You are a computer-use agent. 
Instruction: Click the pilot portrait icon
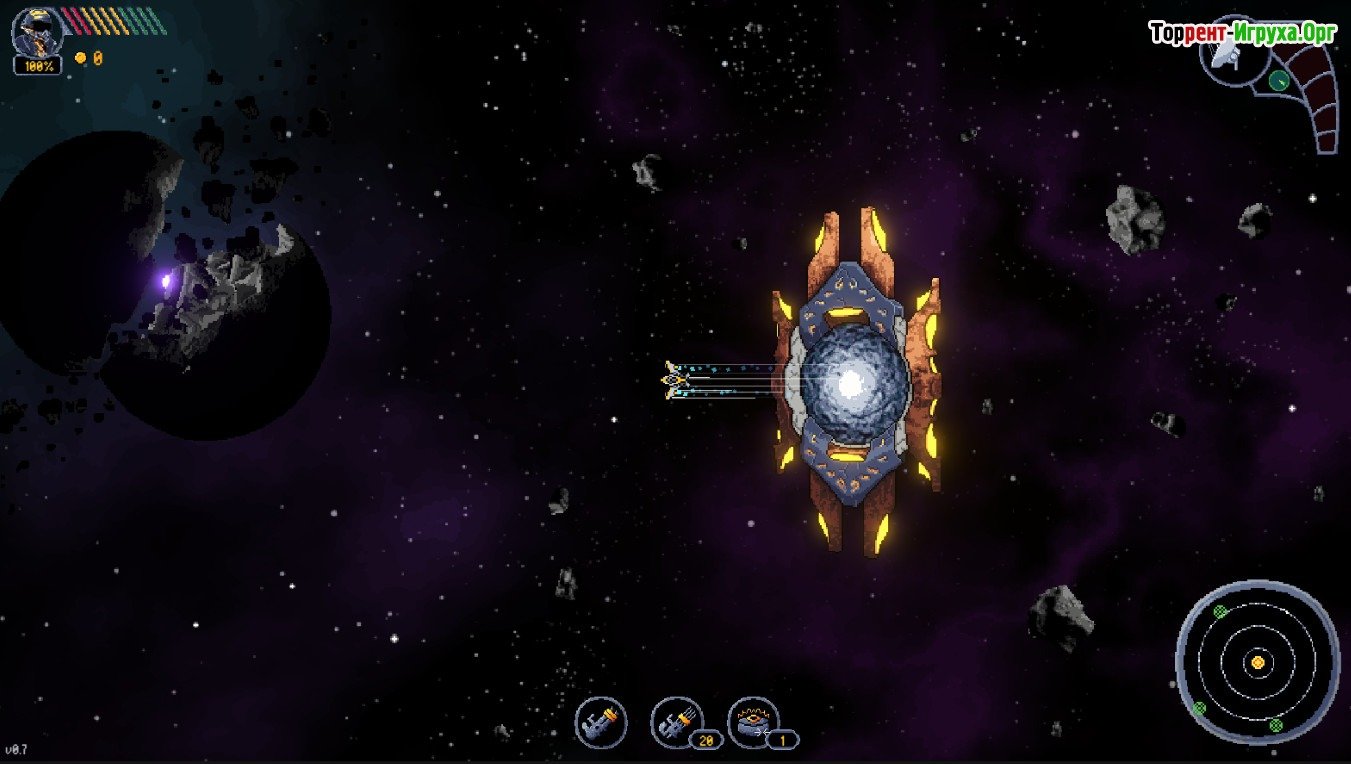click(37, 32)
